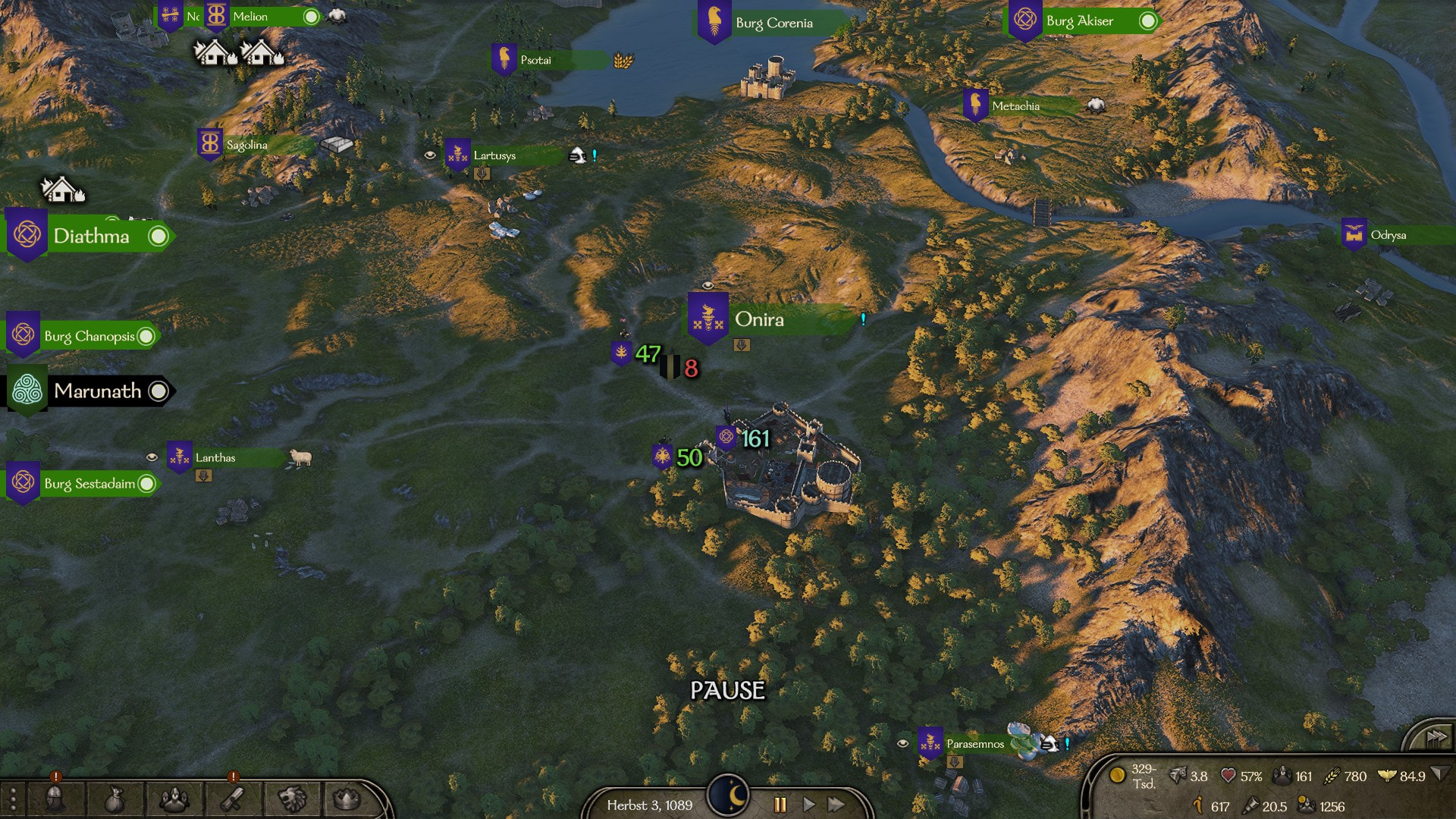Select the Burg Akiser castle nameplate
The height and width of the screenshot is (819, 1456).
(1079, 21)
